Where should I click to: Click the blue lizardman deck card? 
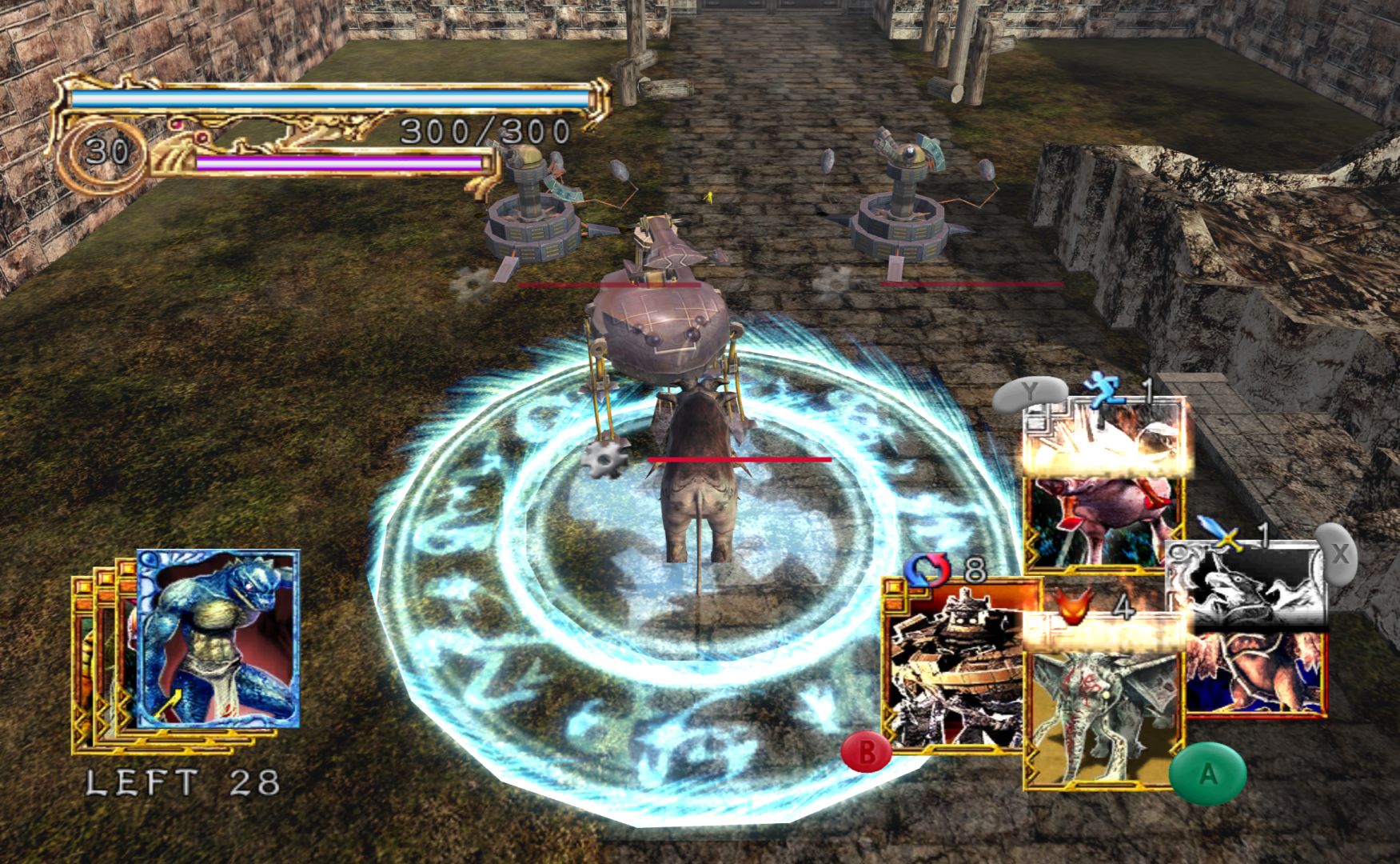point(217,638)
